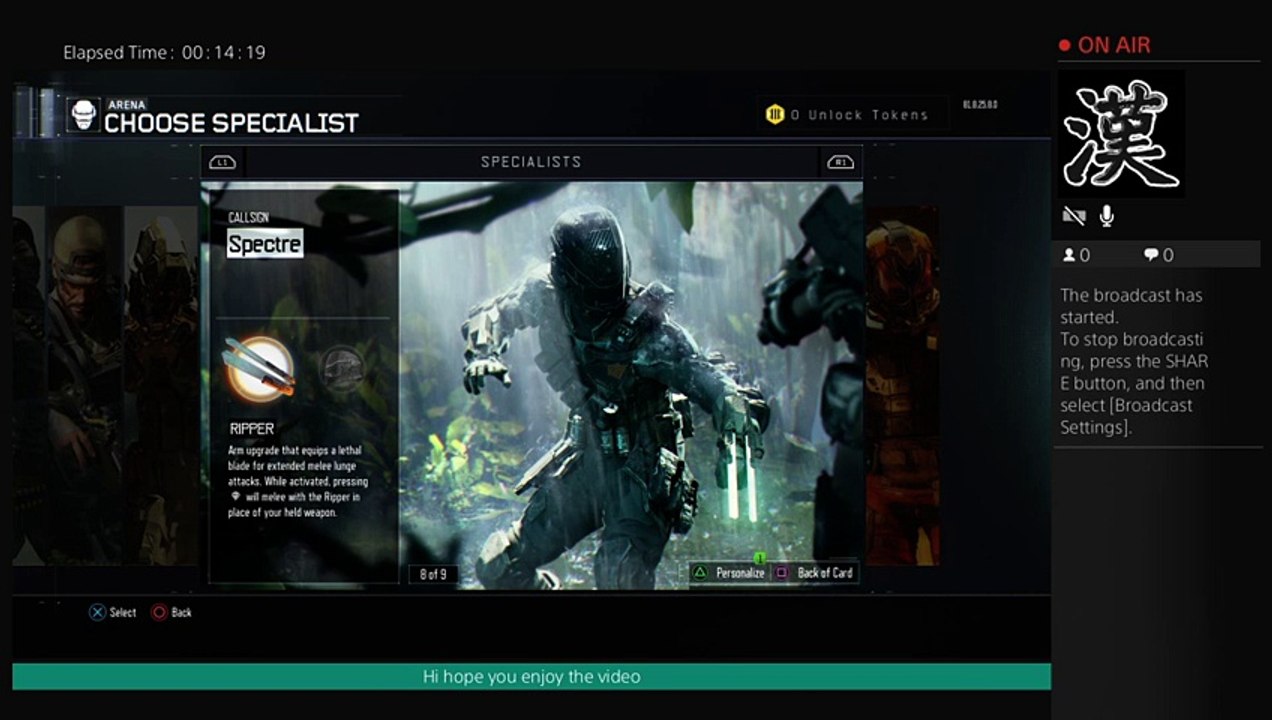The height and width of the screenshot is (720, 1272).
Task: Toggle the broadcast microphone icon
Action: (1107, 216)
